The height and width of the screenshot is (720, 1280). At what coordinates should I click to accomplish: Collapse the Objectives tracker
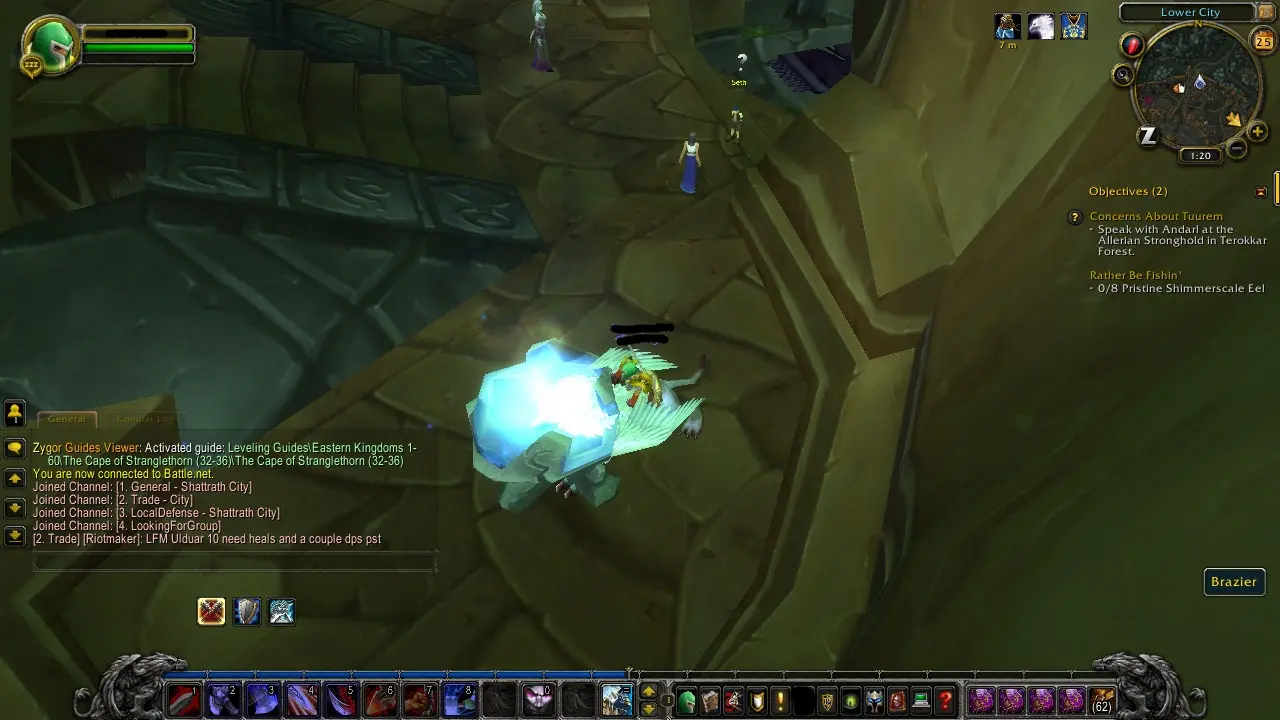coord(1261,191)
